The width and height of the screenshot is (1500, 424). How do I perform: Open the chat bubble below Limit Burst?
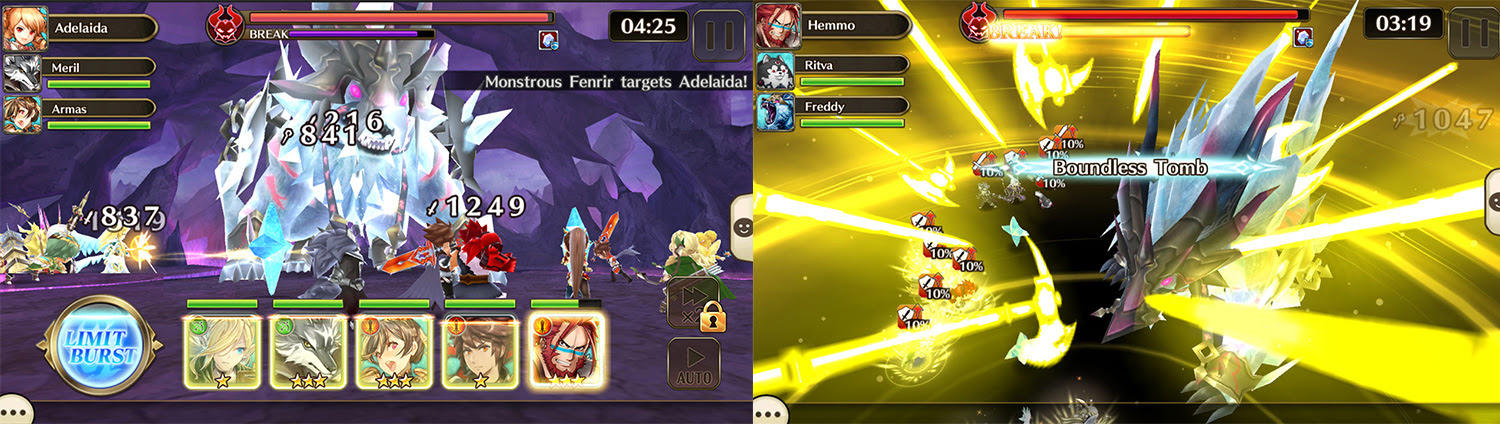12,411
